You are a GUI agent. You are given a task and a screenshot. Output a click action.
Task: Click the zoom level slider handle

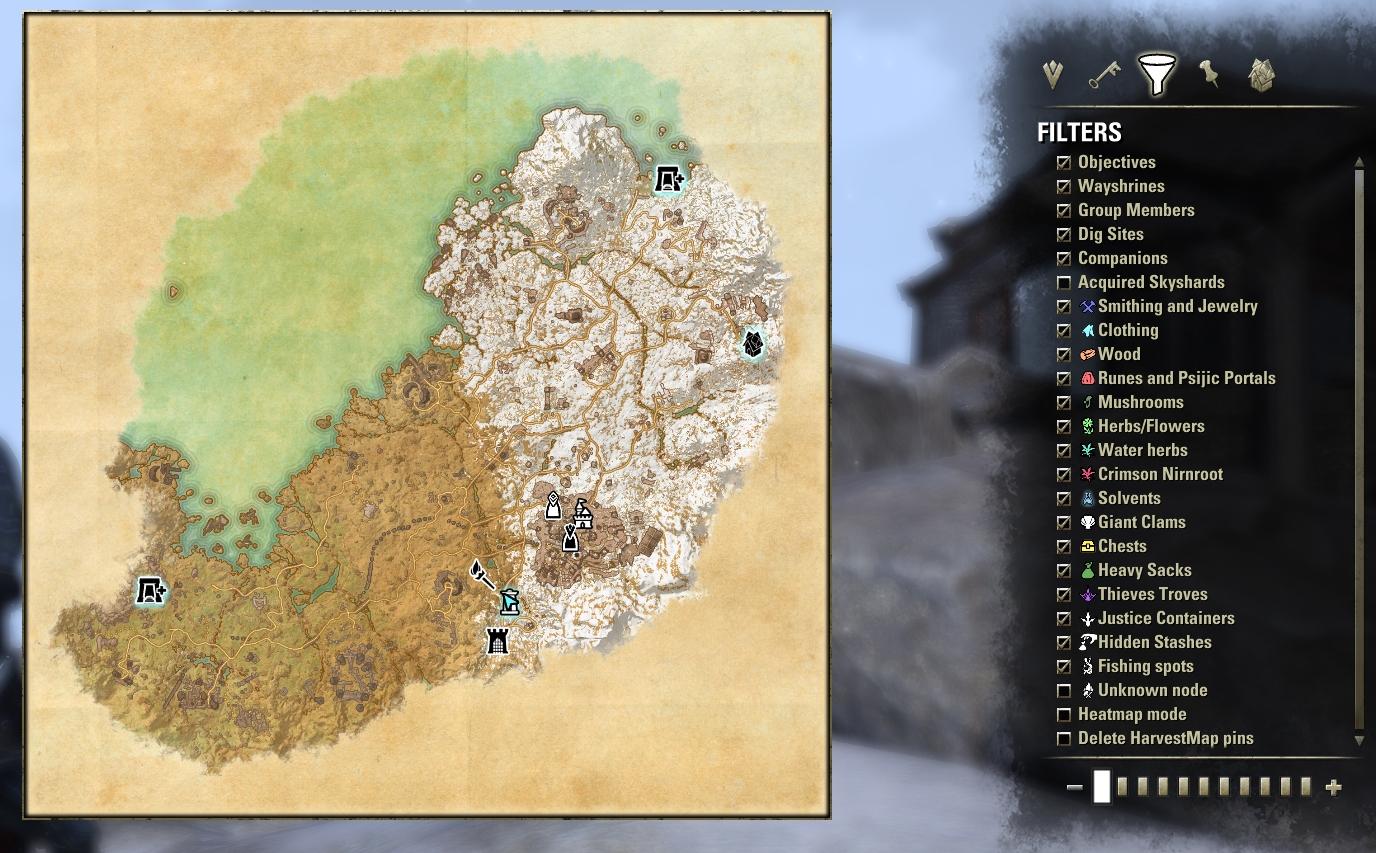[x=1103, y=787]
